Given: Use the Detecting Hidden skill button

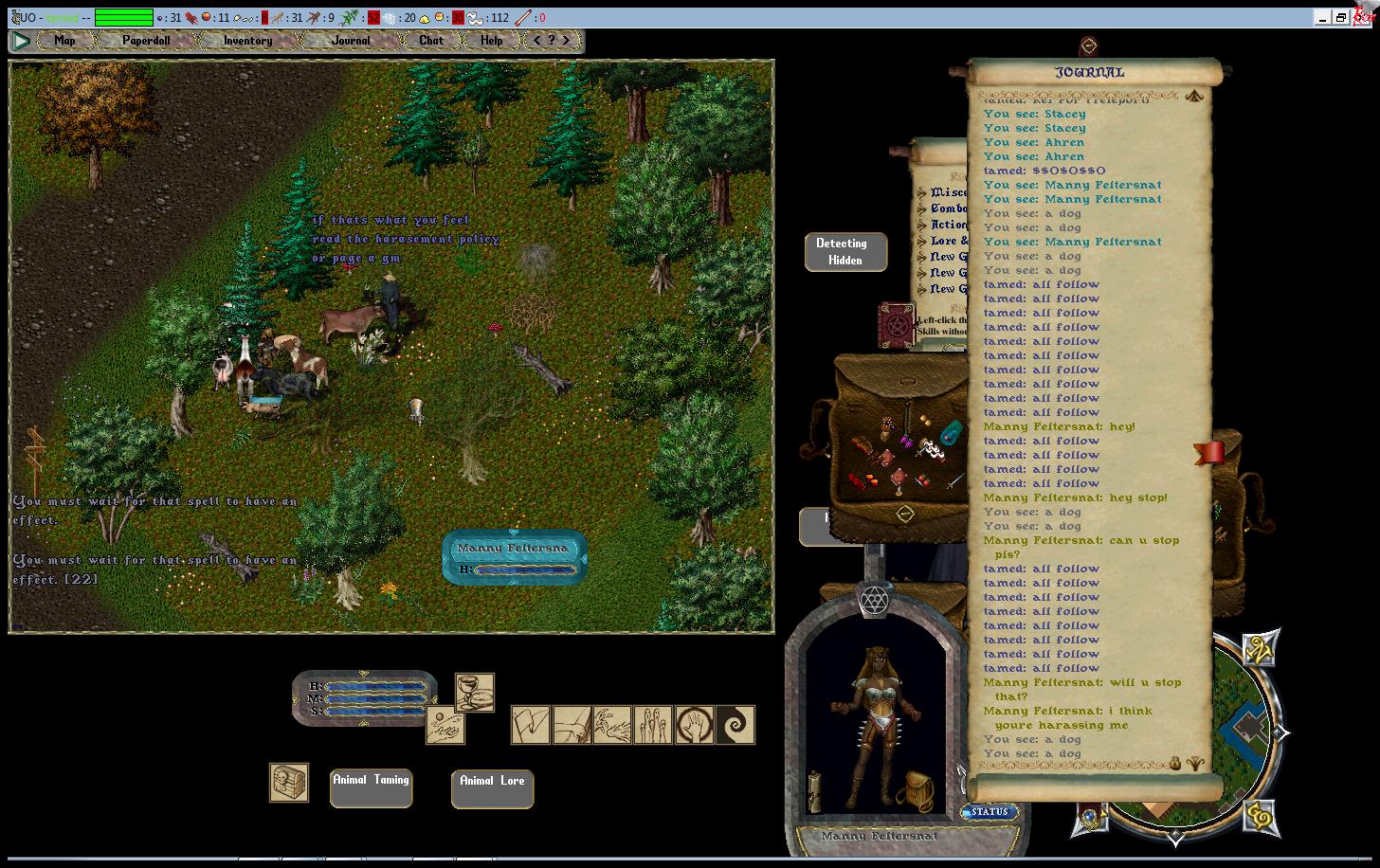Looking at the screenshot, I should click(x=845, y=252).
